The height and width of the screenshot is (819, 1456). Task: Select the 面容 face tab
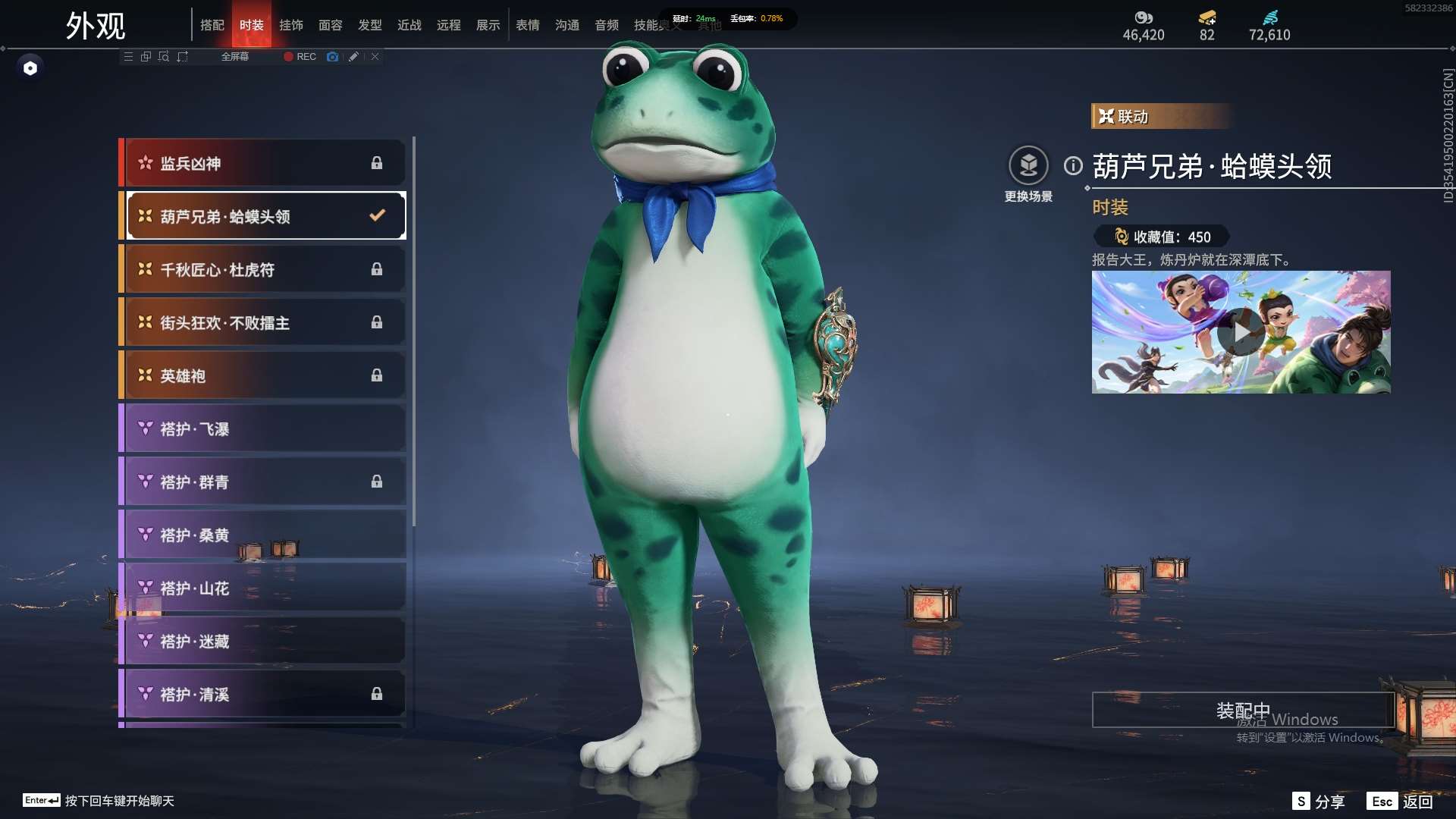(331, 25)
